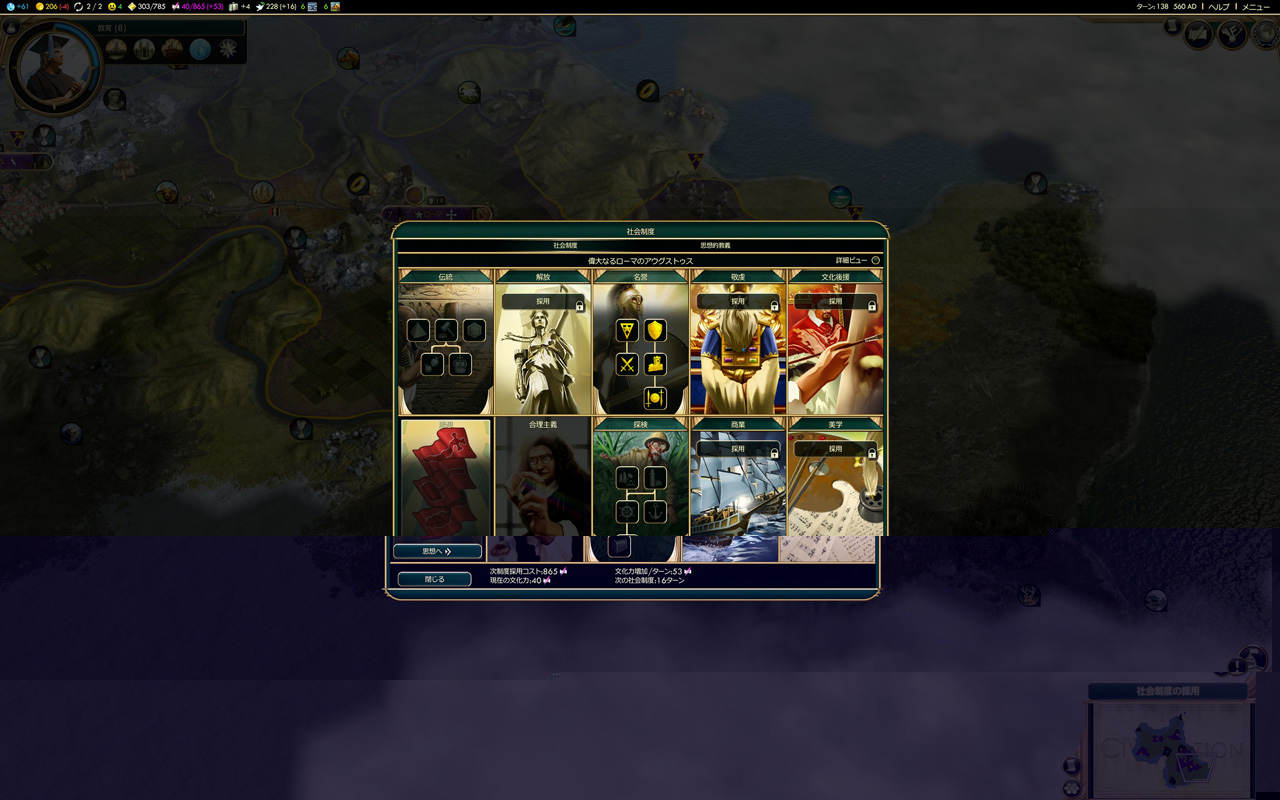1280x800 pixels.
Task: Click the pyramid policy in Tradition
Action: (418, 331)
